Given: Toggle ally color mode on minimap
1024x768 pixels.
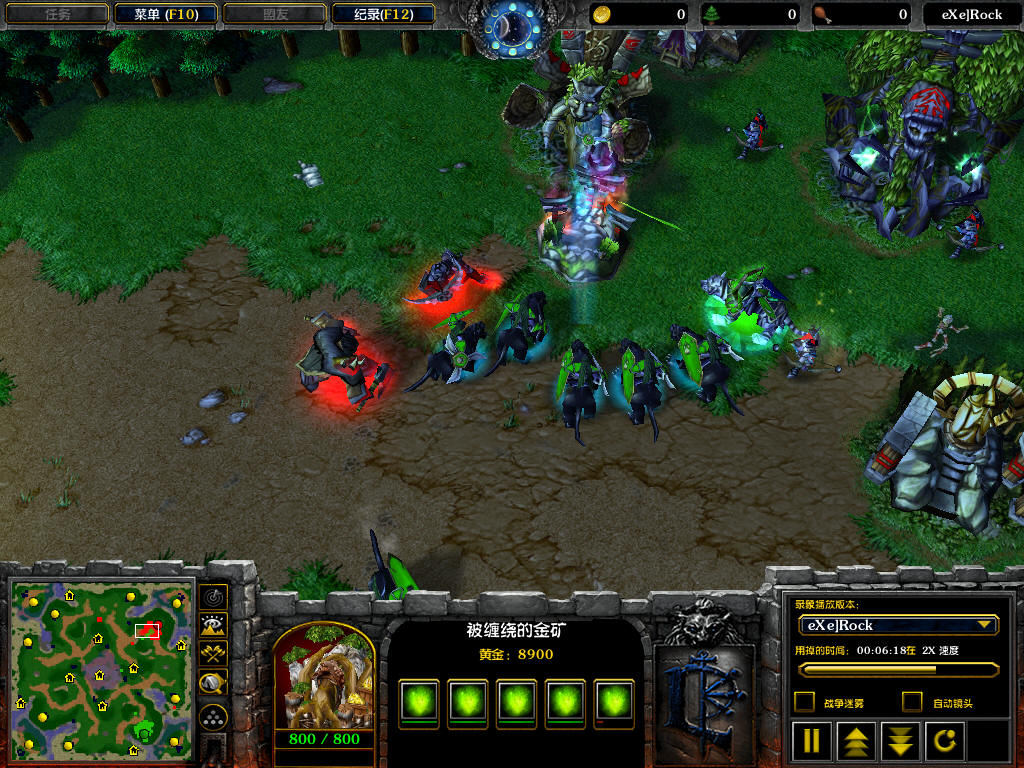Looking at the screenshot, I should pyautogui.click(x=213, y=654).
